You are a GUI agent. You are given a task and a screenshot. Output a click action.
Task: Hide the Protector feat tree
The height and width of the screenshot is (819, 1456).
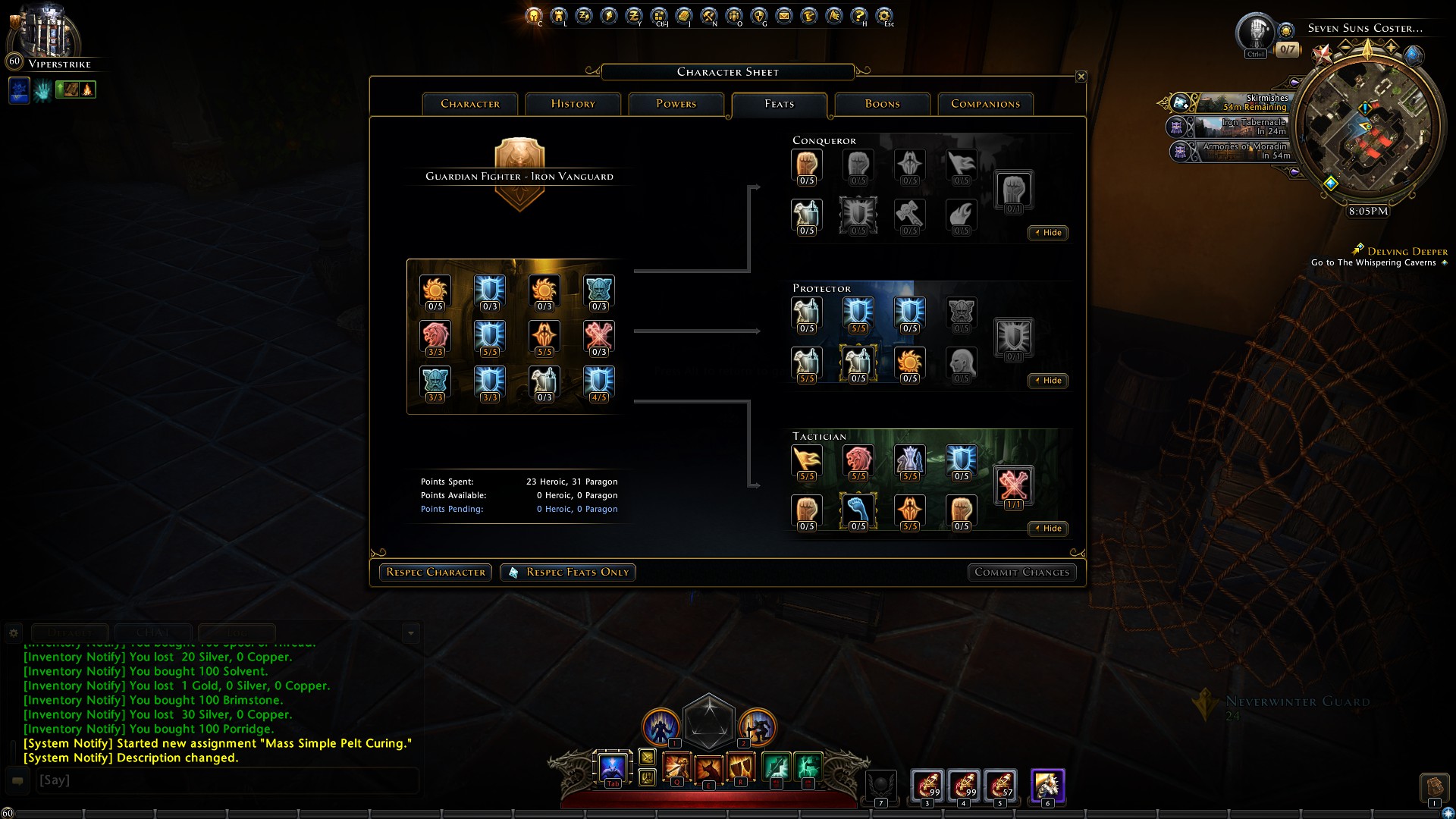1048,381
